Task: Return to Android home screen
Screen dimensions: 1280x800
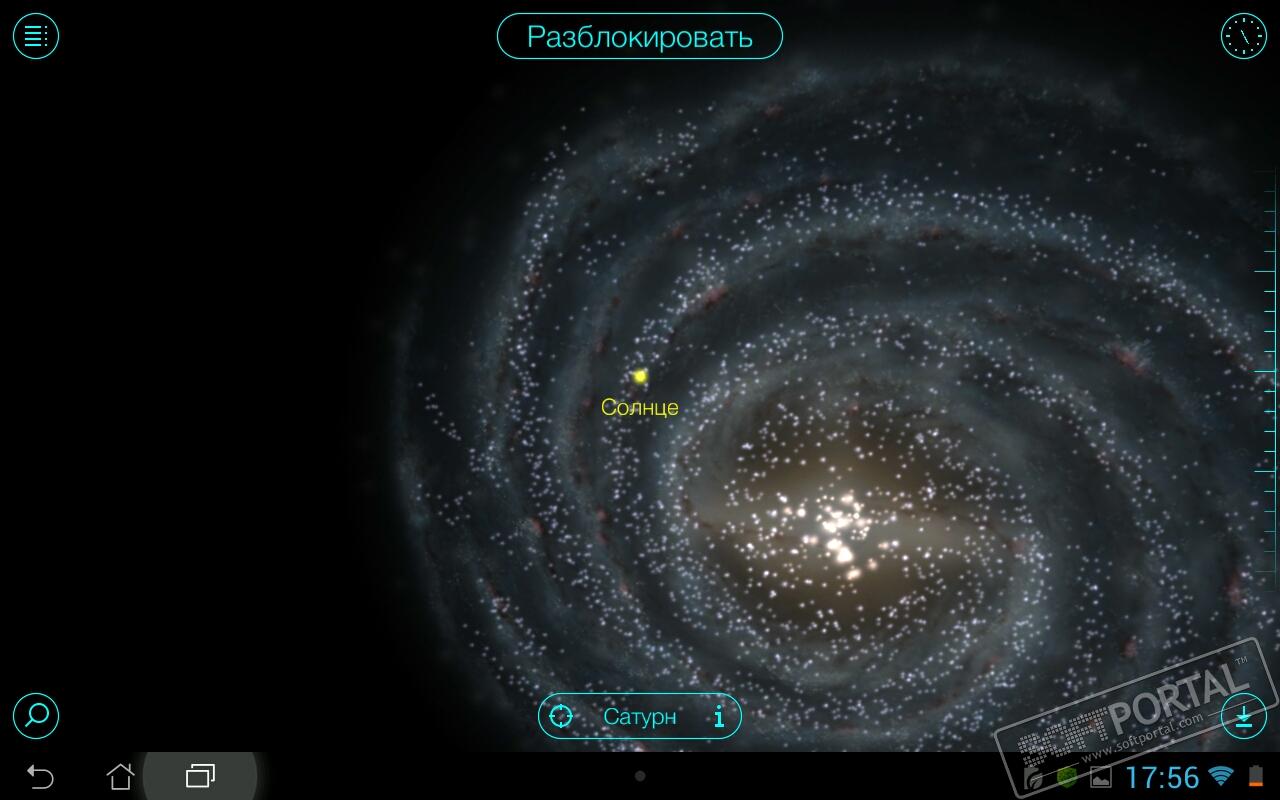Action: [x=120, y=776]
